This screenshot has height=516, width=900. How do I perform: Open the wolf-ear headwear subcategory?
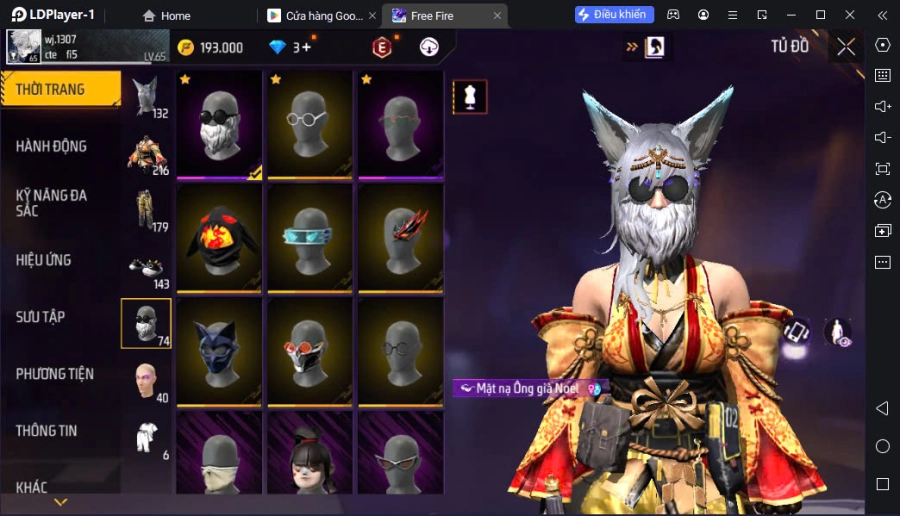coord(146,97)
